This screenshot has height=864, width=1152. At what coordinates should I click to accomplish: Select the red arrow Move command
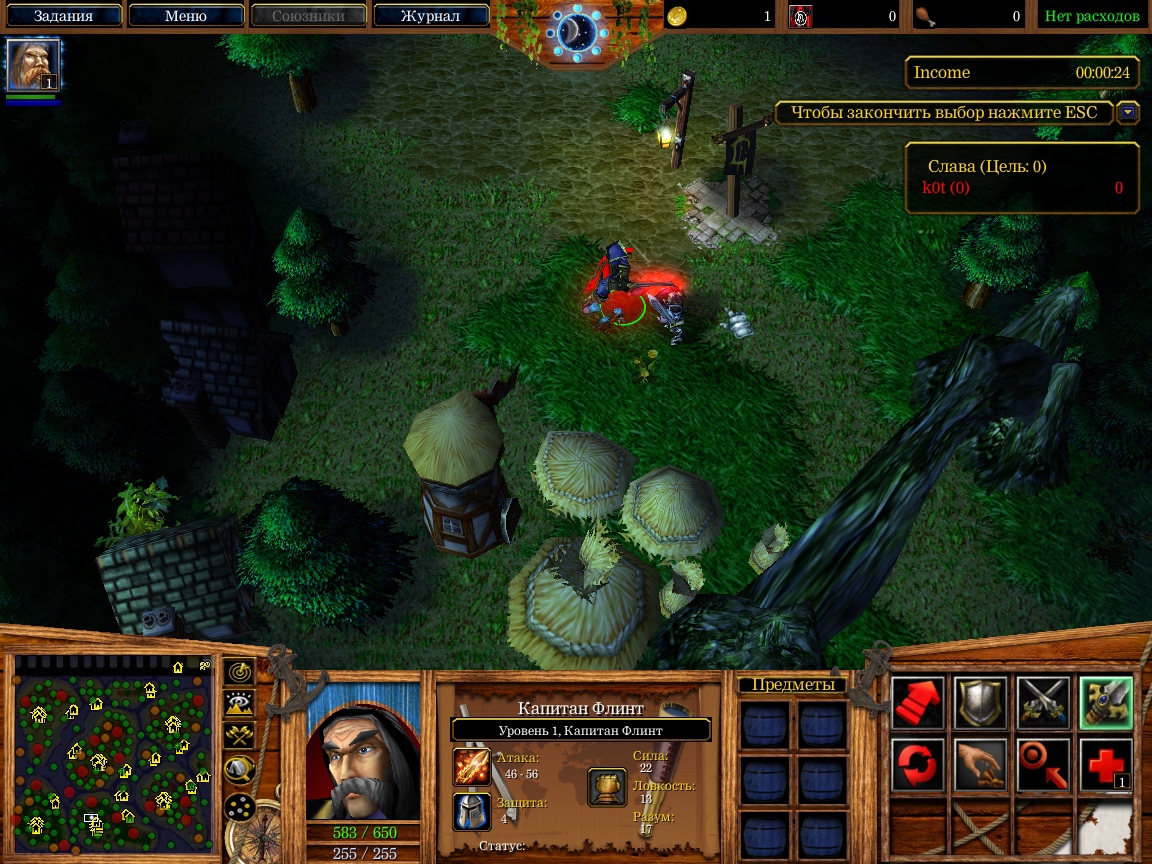point(917,702)
